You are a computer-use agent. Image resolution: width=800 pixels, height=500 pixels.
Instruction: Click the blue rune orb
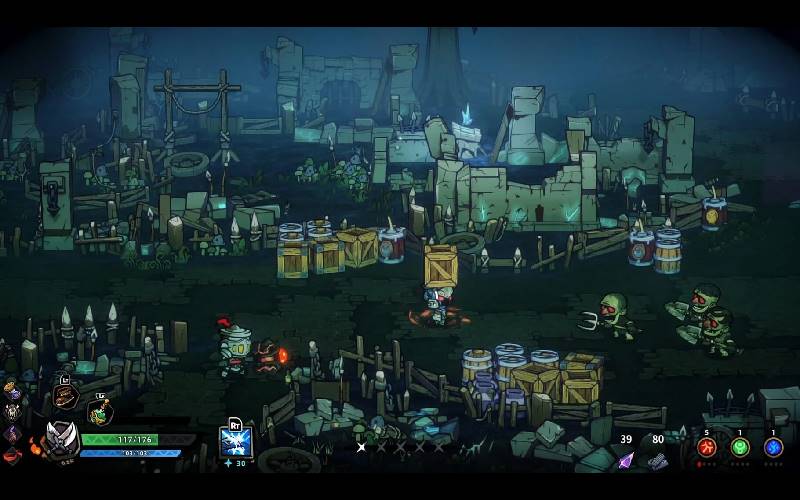point(773,447)
